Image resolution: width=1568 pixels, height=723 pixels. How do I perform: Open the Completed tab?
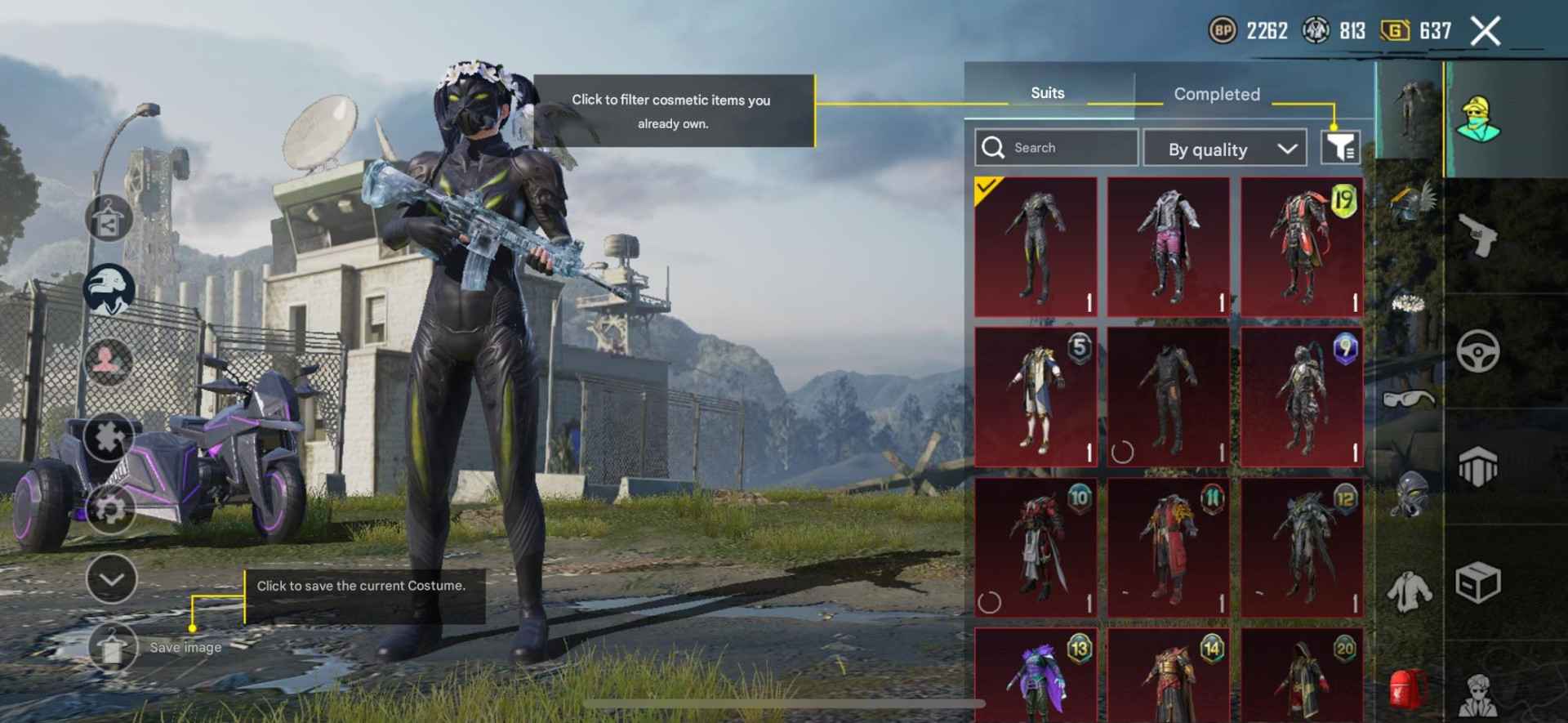(x=1216, y=94)
